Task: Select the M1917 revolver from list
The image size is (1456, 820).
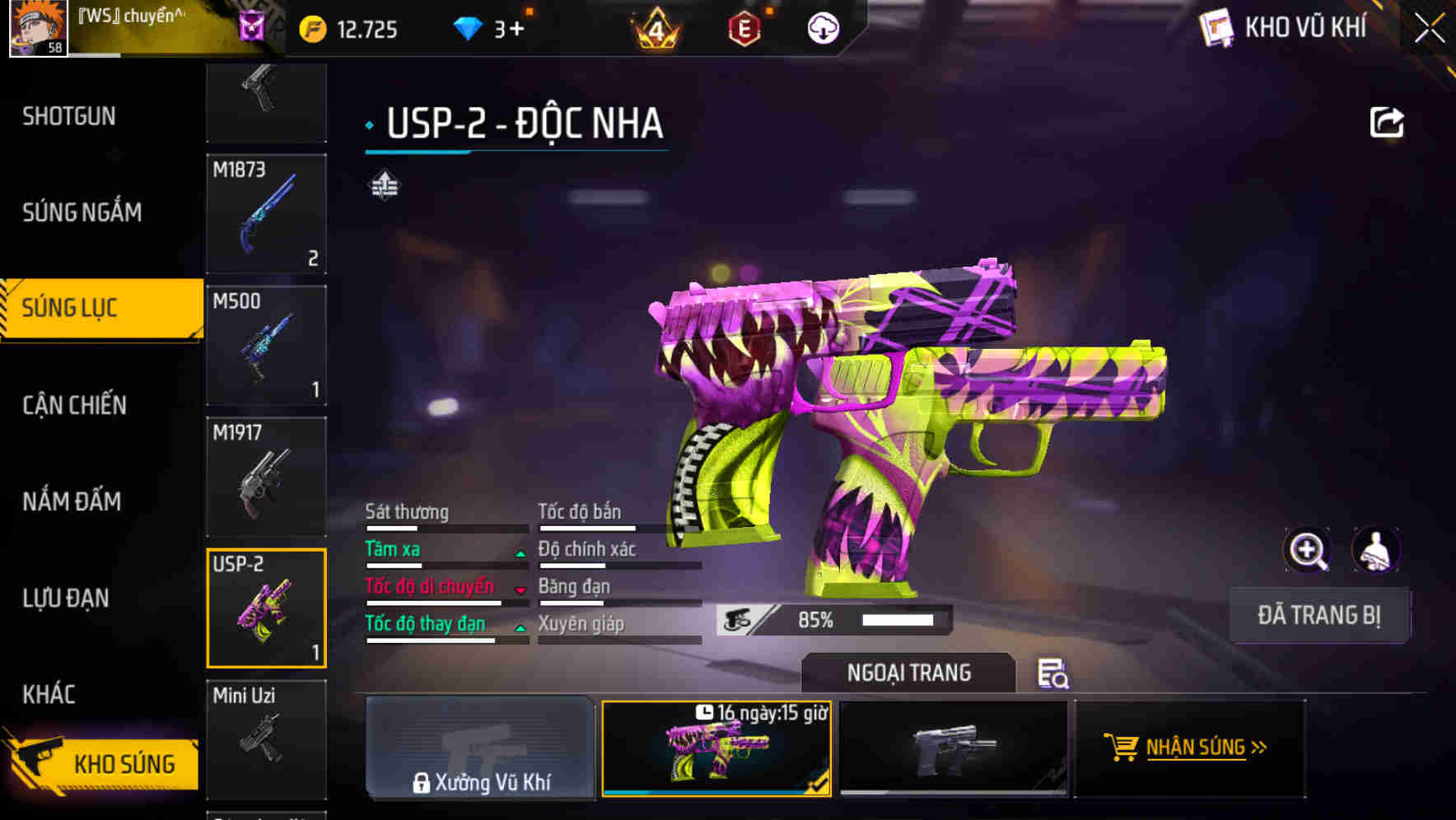Action: point(266,476)
